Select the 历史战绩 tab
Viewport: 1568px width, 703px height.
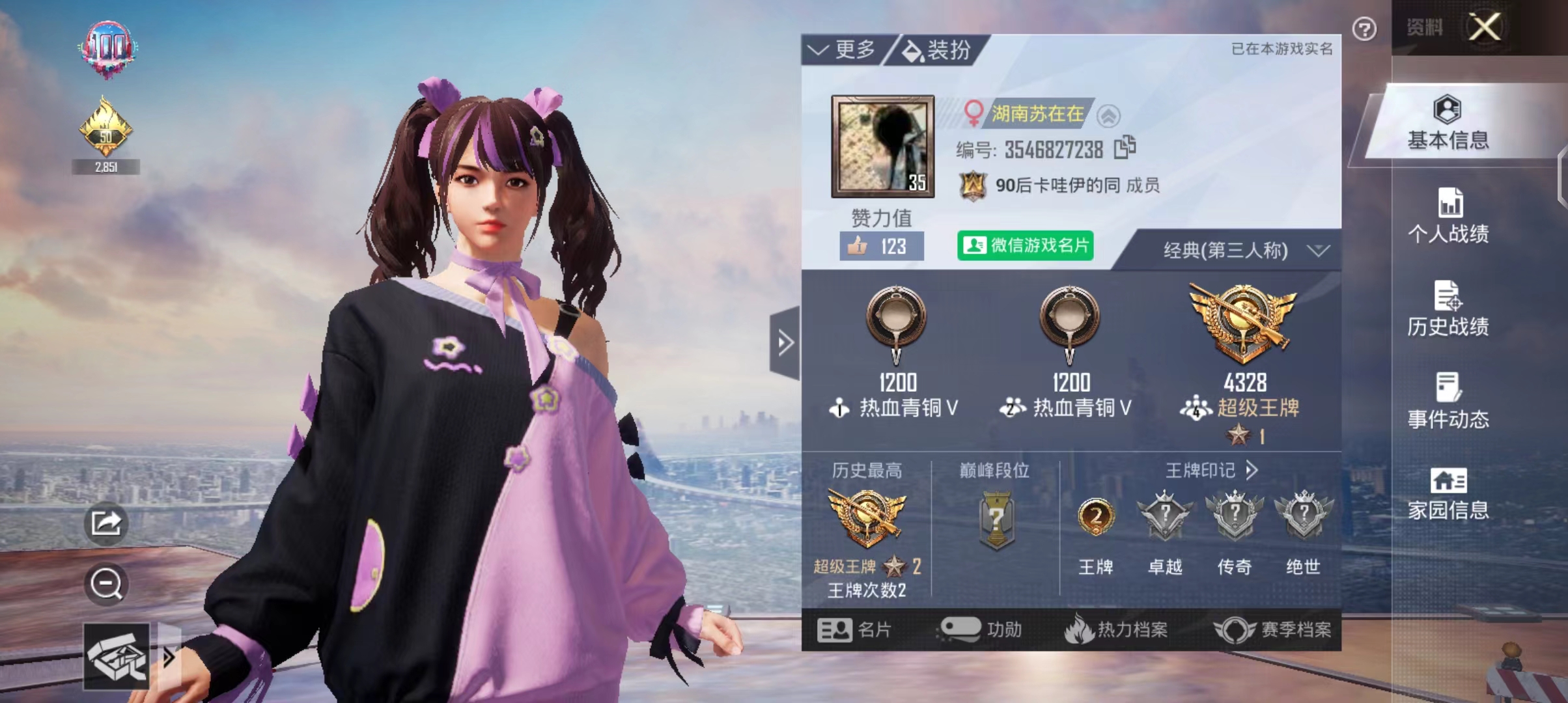pyautogui.click(x=1448, y=309)
